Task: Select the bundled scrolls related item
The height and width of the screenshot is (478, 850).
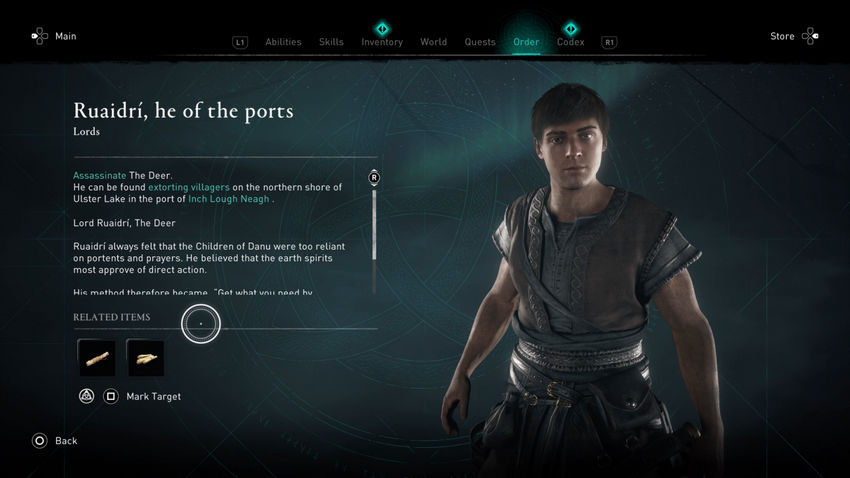Action: pos(145,358)
